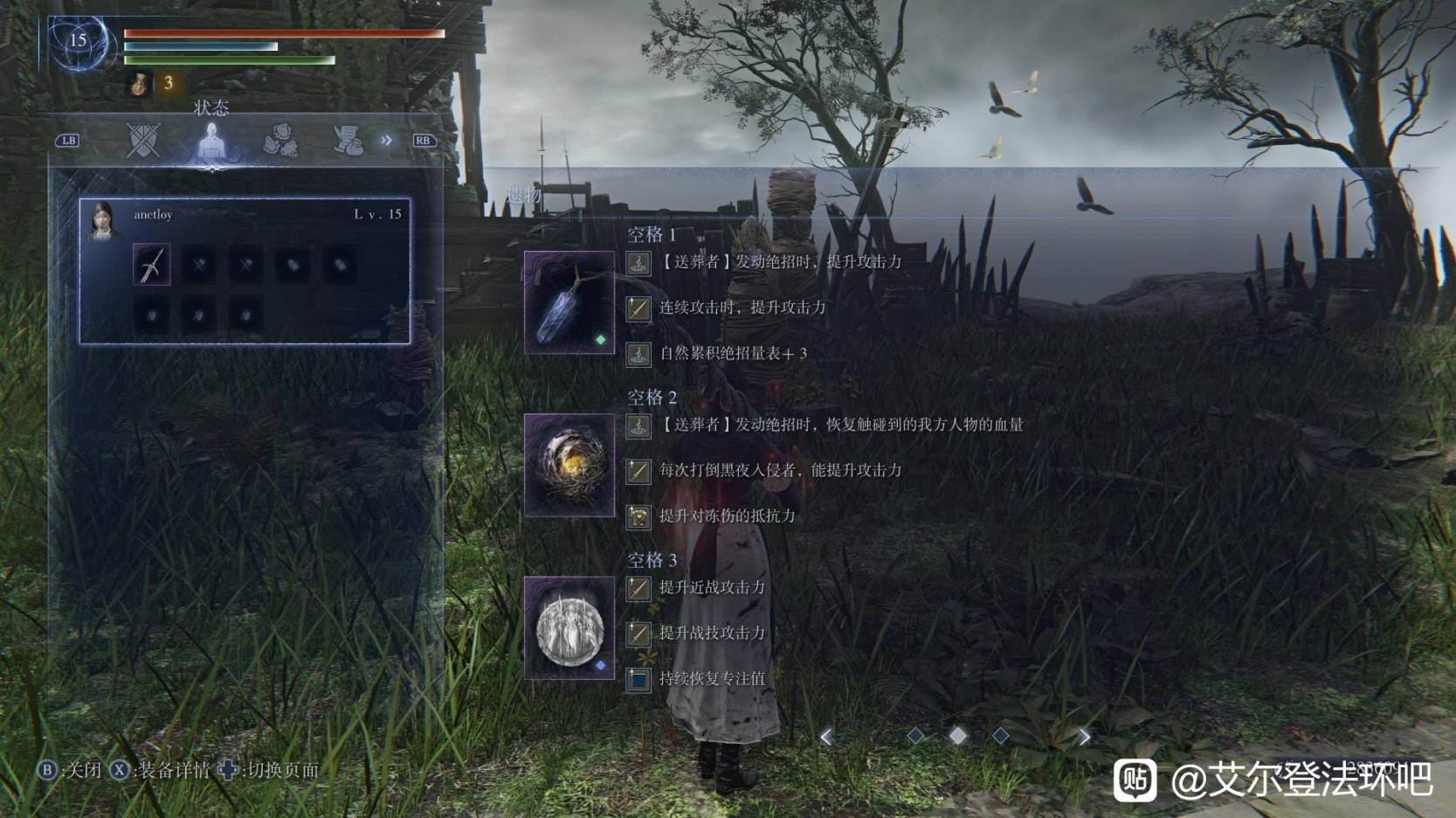Open the crossed swords and shield equipment tab

[143, 140]
